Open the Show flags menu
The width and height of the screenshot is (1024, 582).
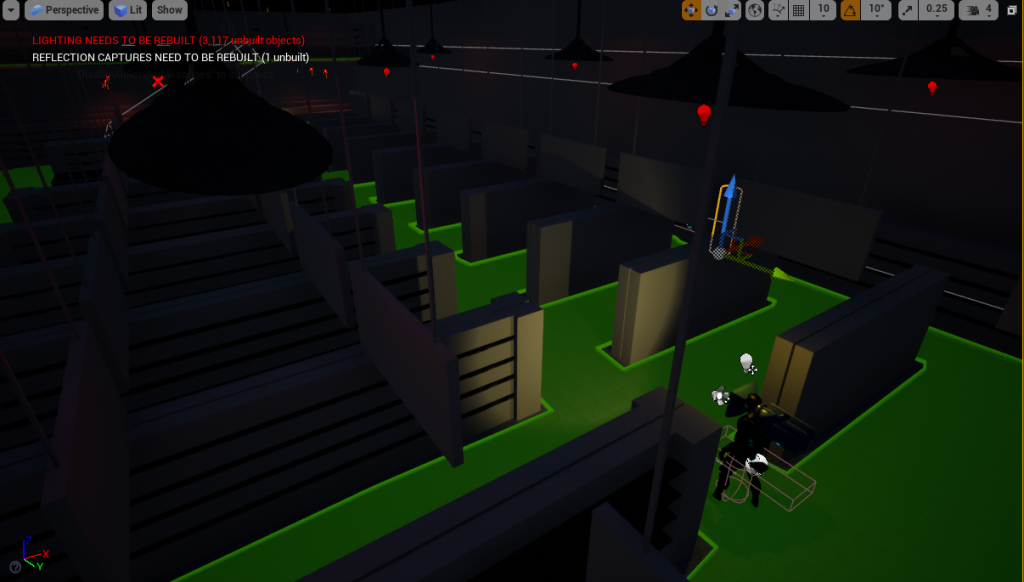(170, 10)
